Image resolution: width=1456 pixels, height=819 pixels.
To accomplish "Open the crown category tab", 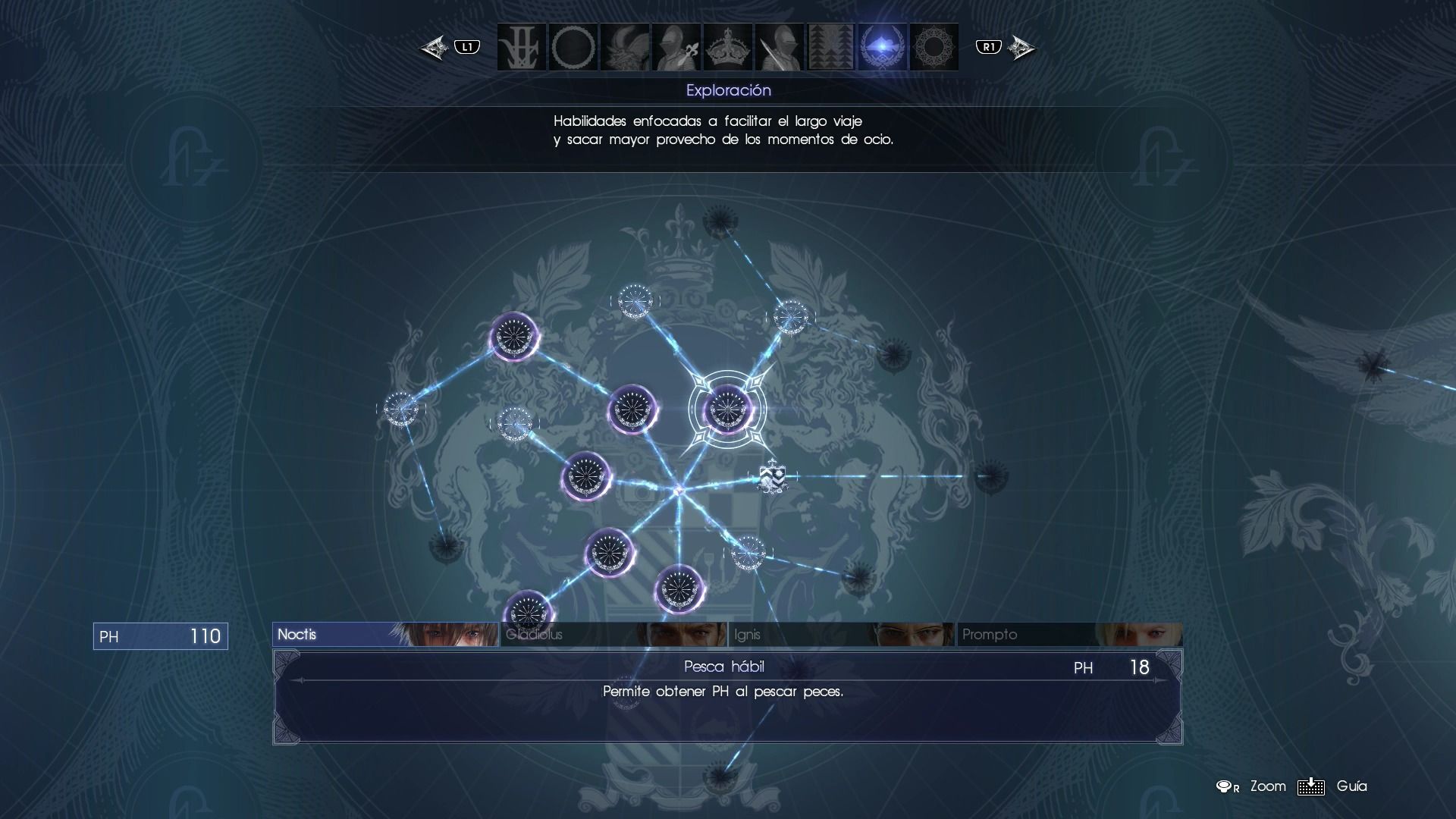I will [728, 47].
